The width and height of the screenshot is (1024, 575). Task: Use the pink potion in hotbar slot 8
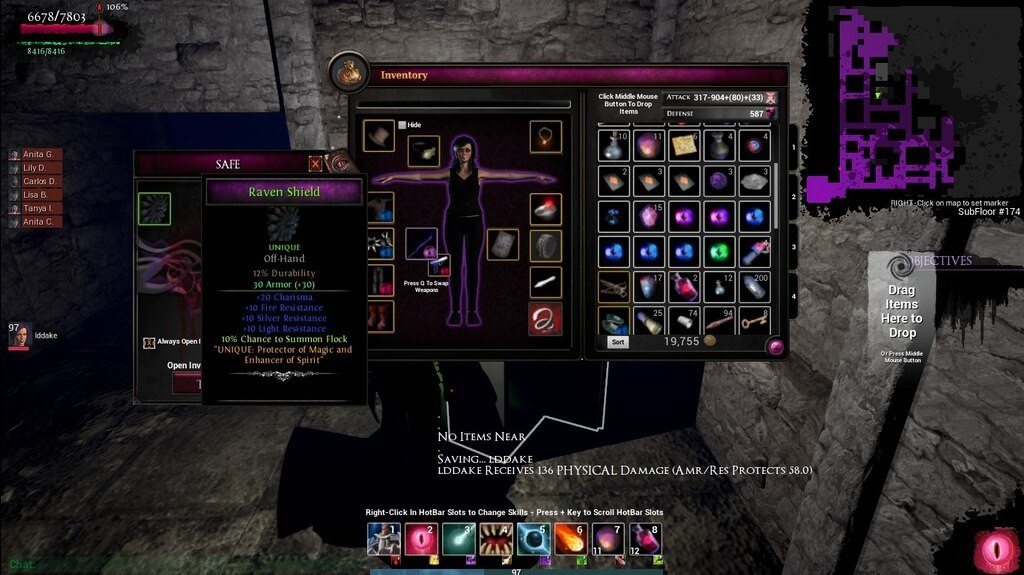pos(644,539)
